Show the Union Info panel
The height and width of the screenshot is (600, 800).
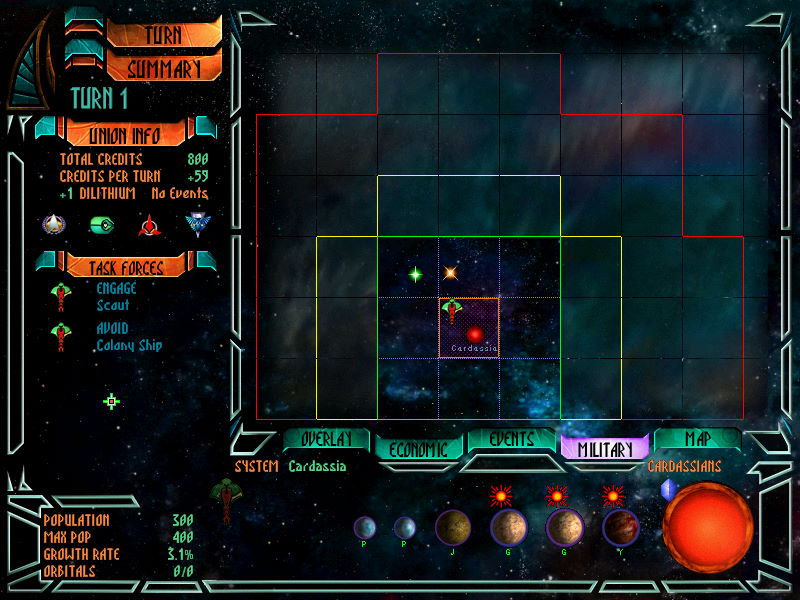[125, 135]
